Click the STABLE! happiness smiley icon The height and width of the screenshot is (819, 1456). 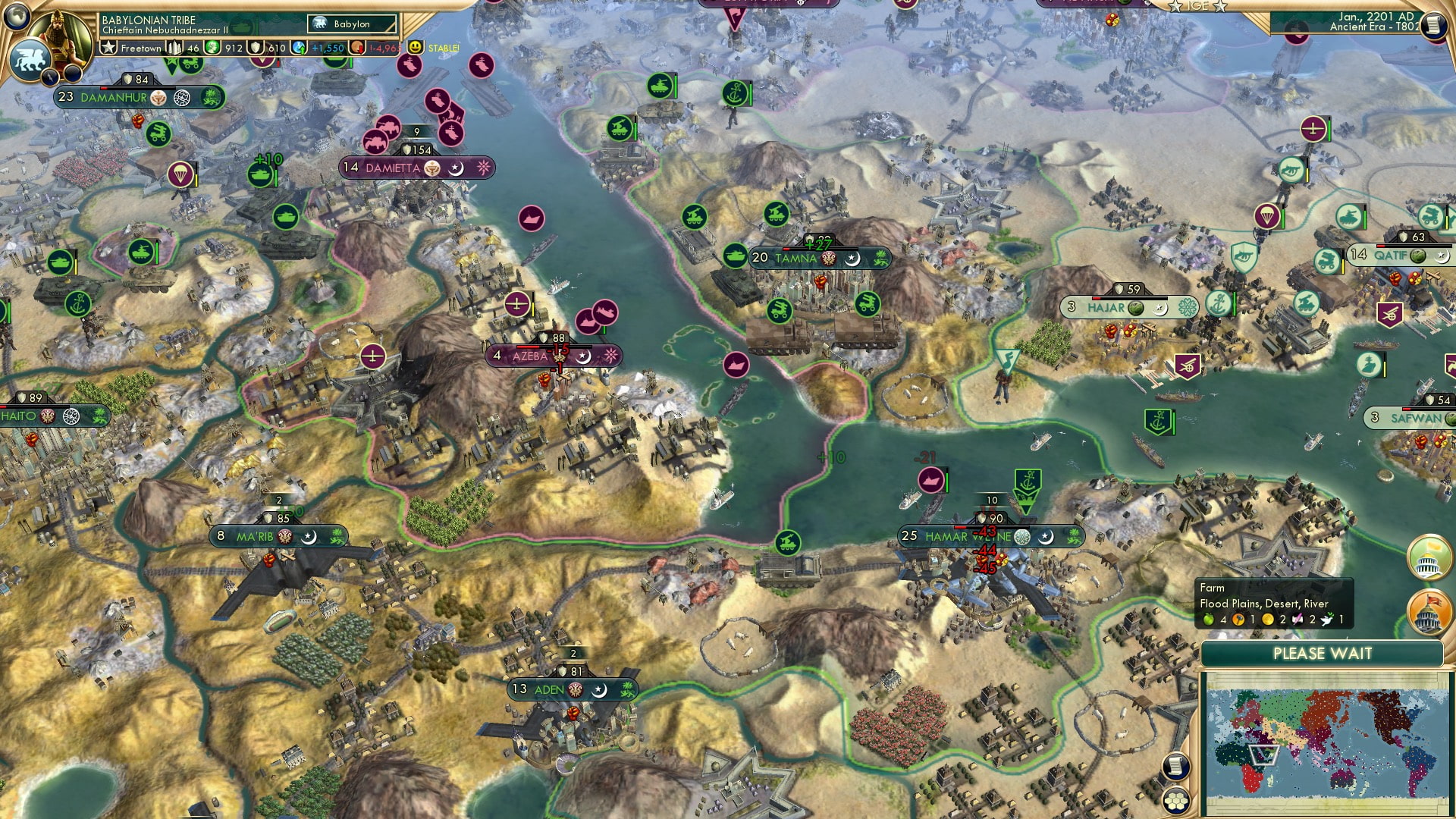point(417,48)
